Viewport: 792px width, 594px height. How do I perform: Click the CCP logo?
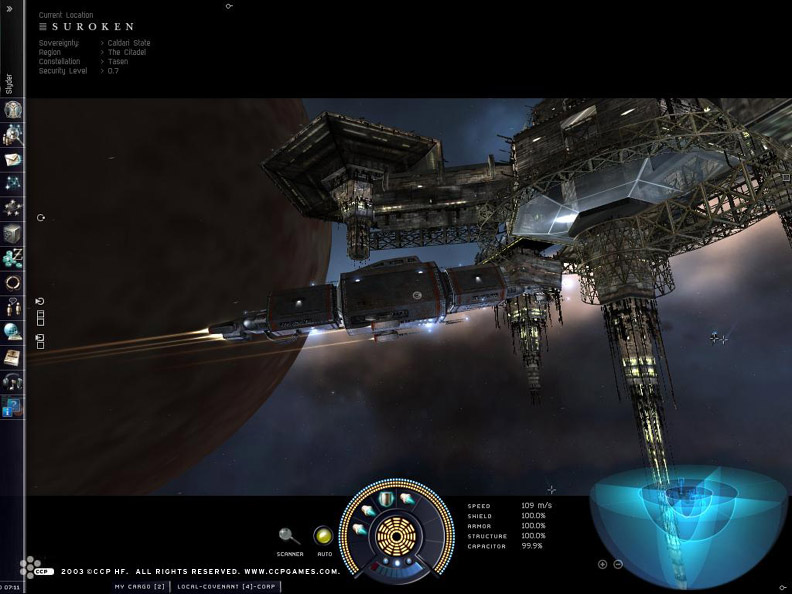34,570
